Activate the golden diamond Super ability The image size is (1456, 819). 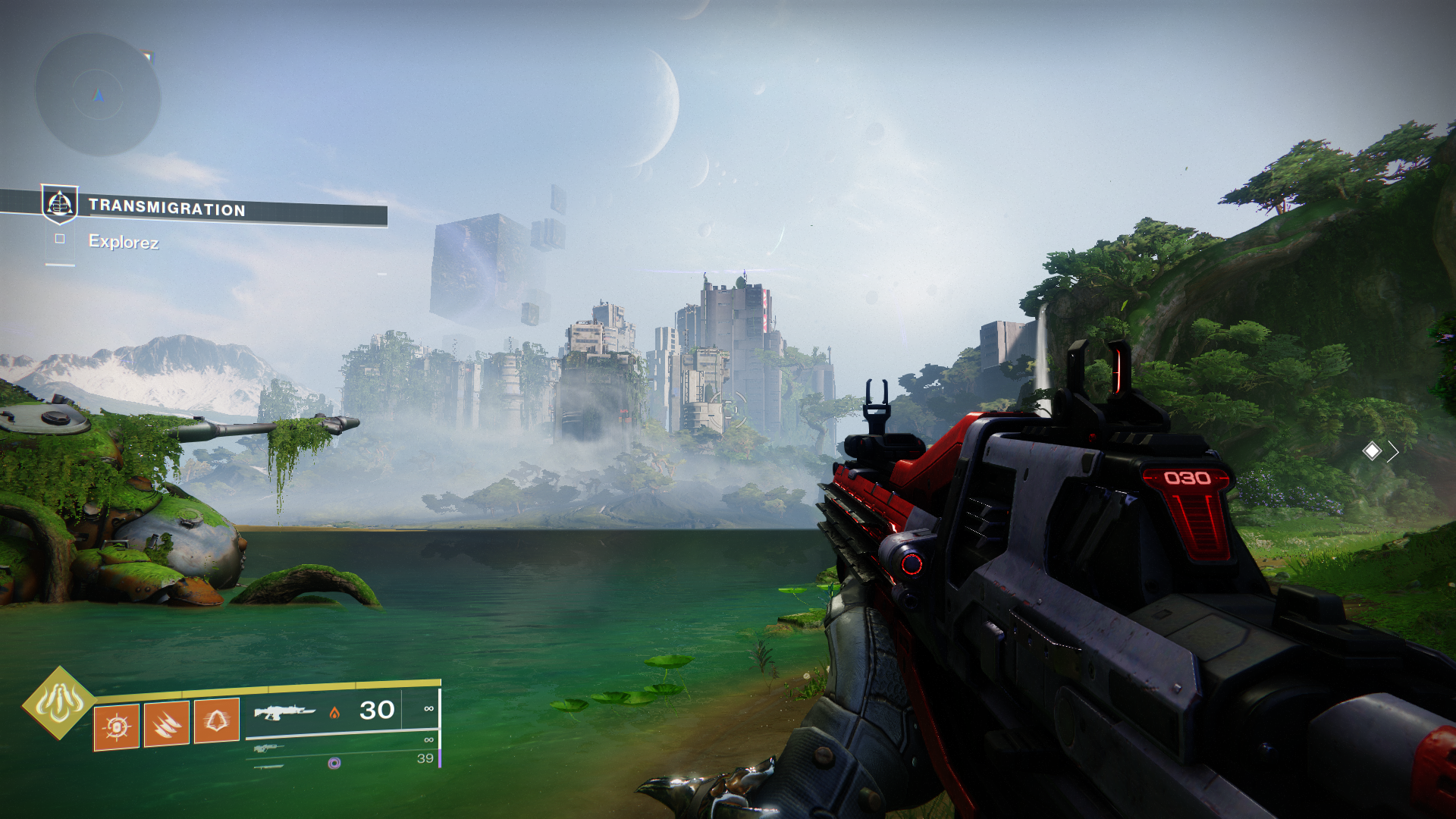click(x=59, y=702)
